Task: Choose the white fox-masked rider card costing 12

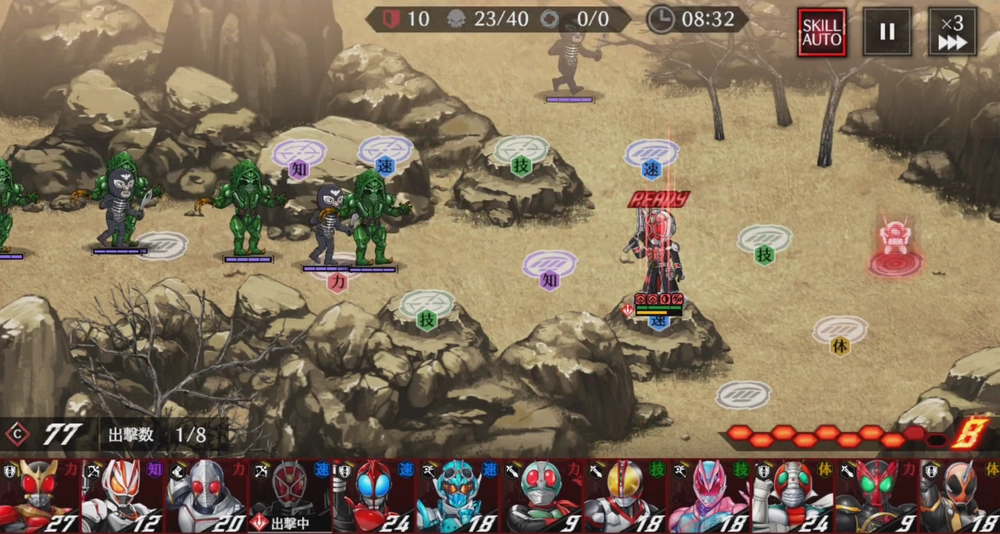Action: [x=123, y=496]
